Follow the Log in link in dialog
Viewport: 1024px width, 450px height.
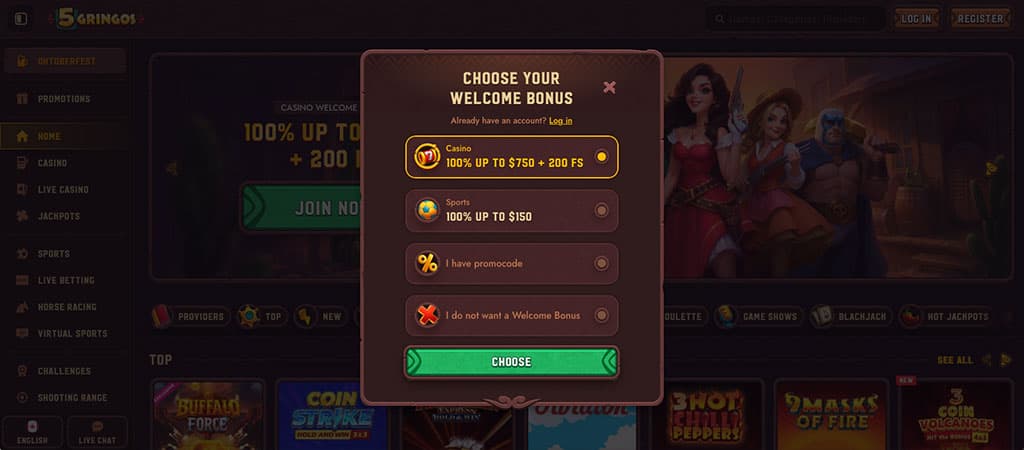click(x=560, y=121)
